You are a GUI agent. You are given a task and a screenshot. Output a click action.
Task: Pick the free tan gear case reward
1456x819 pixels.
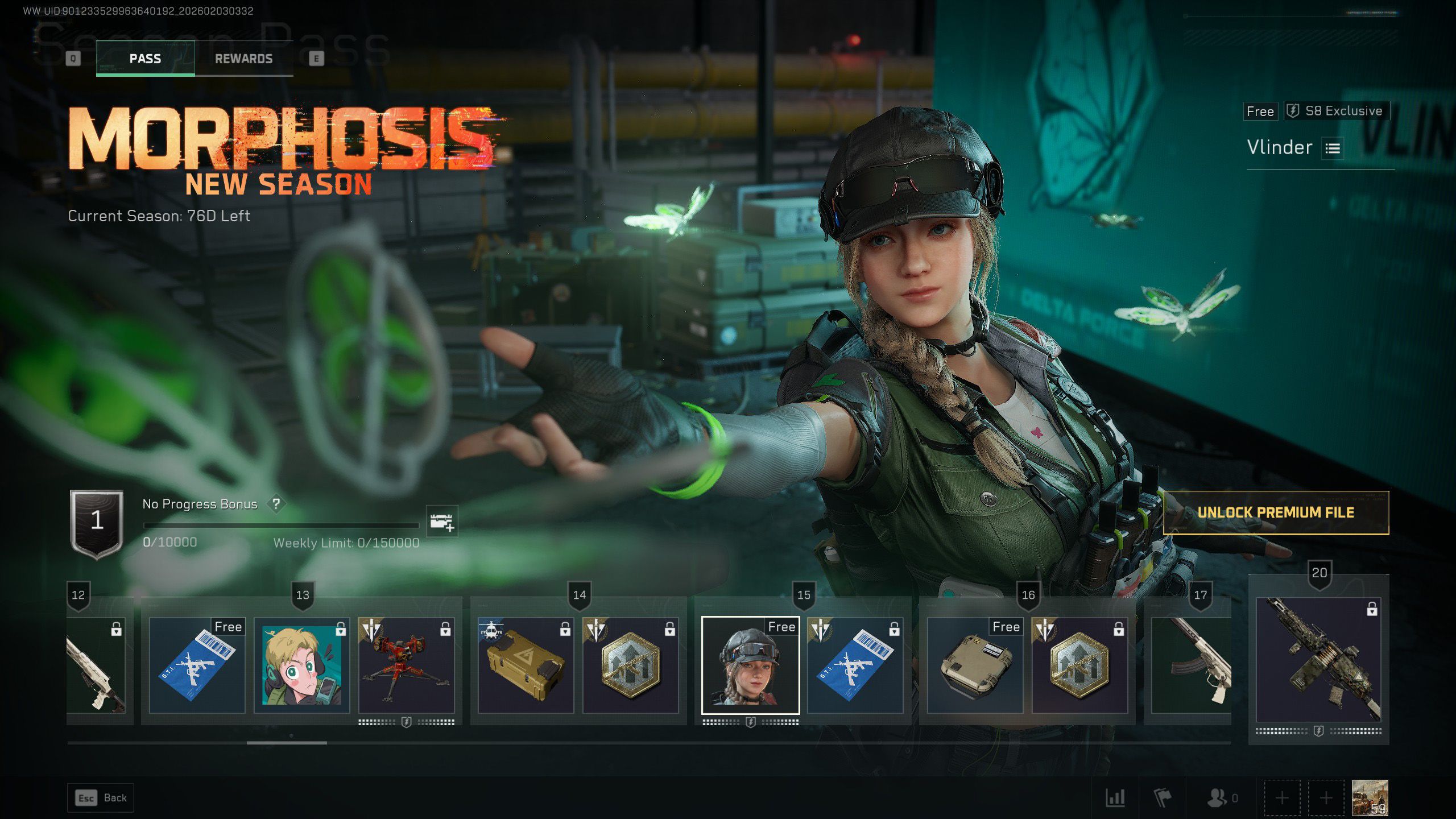pos(975,665)
